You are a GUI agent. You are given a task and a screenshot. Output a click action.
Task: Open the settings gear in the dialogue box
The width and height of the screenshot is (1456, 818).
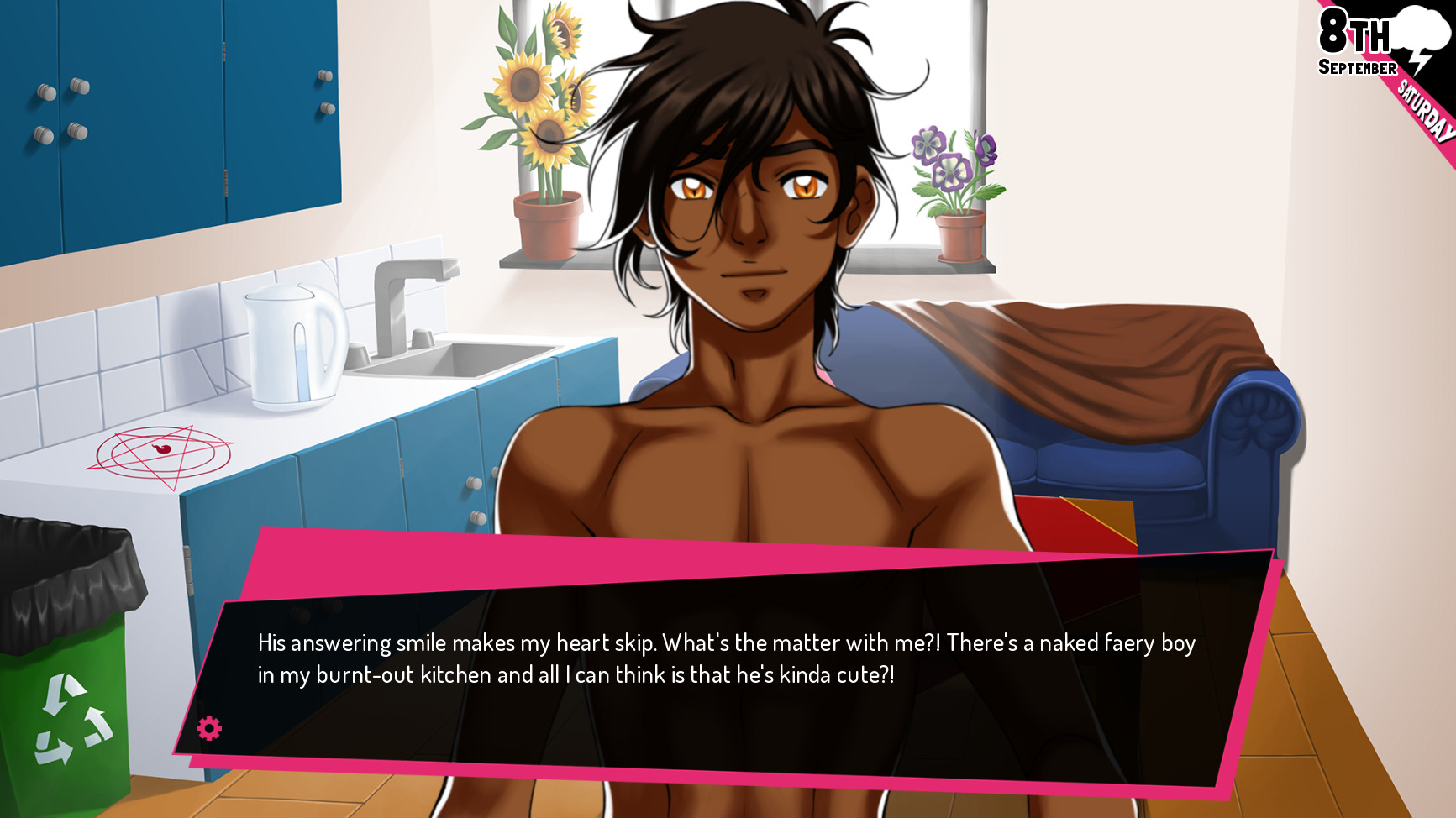208,729
